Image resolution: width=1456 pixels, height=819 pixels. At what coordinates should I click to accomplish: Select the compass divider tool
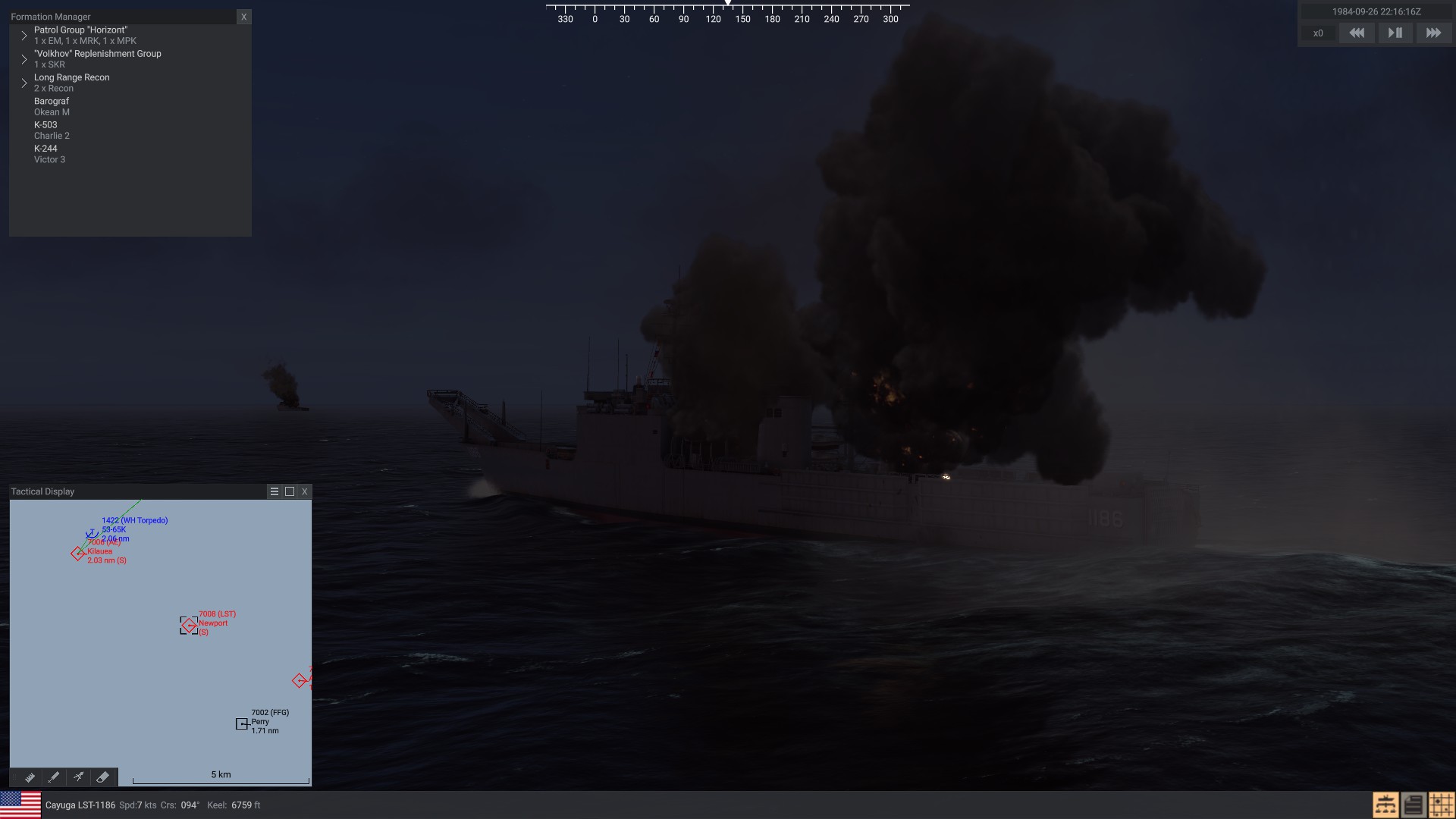[x=78, y=777]
